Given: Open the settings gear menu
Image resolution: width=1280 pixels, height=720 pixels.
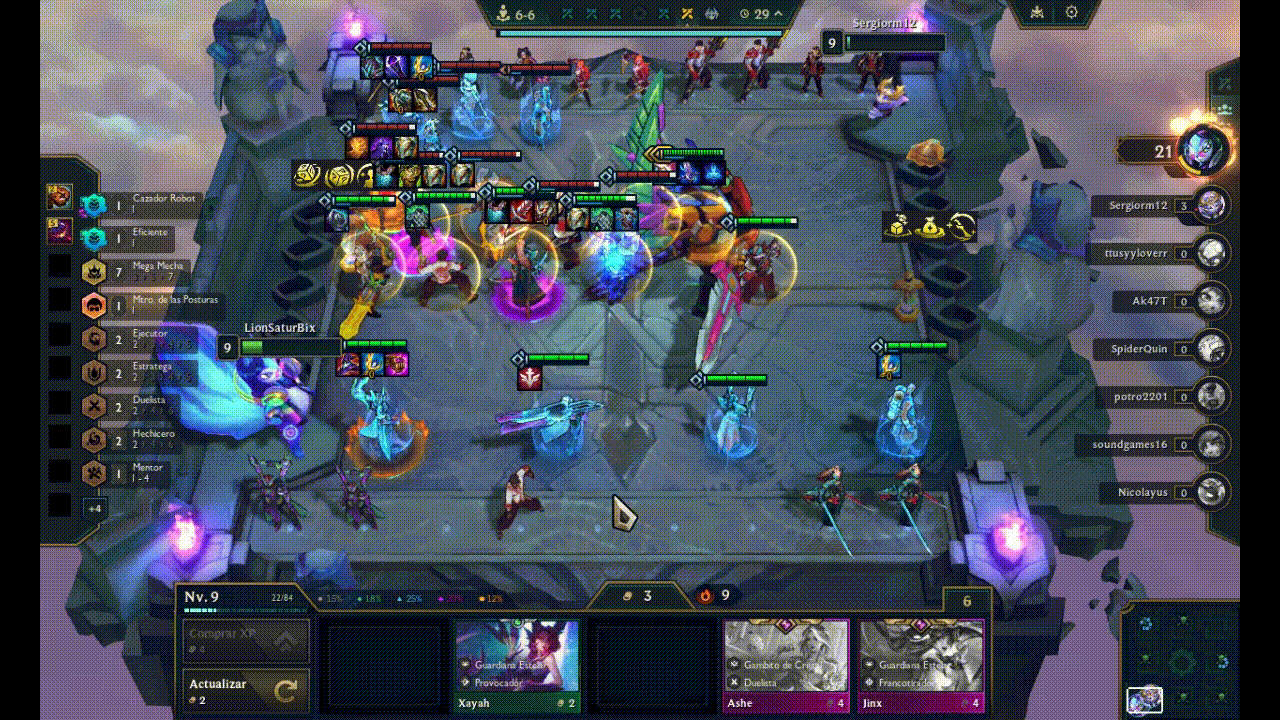Looking at the screenshot, I should [x=1072, y=12].
